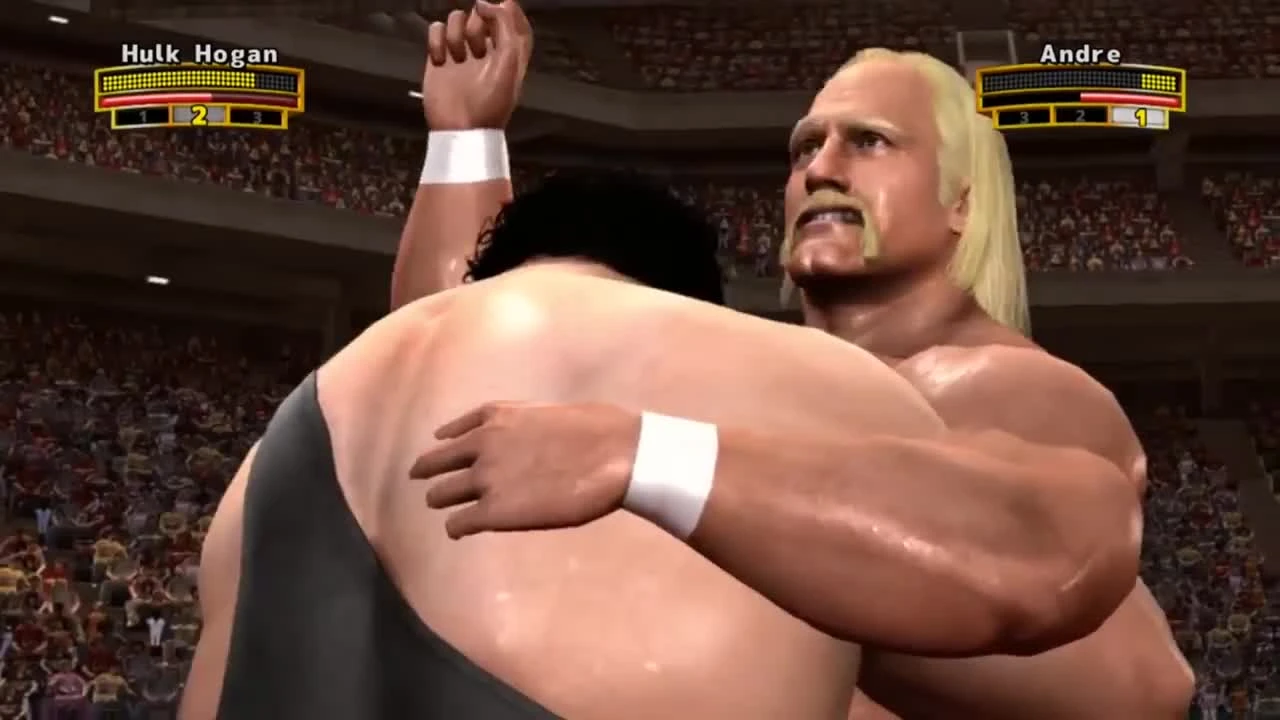Expand Hulk Hogan's HUD panel

click(195, 90)
